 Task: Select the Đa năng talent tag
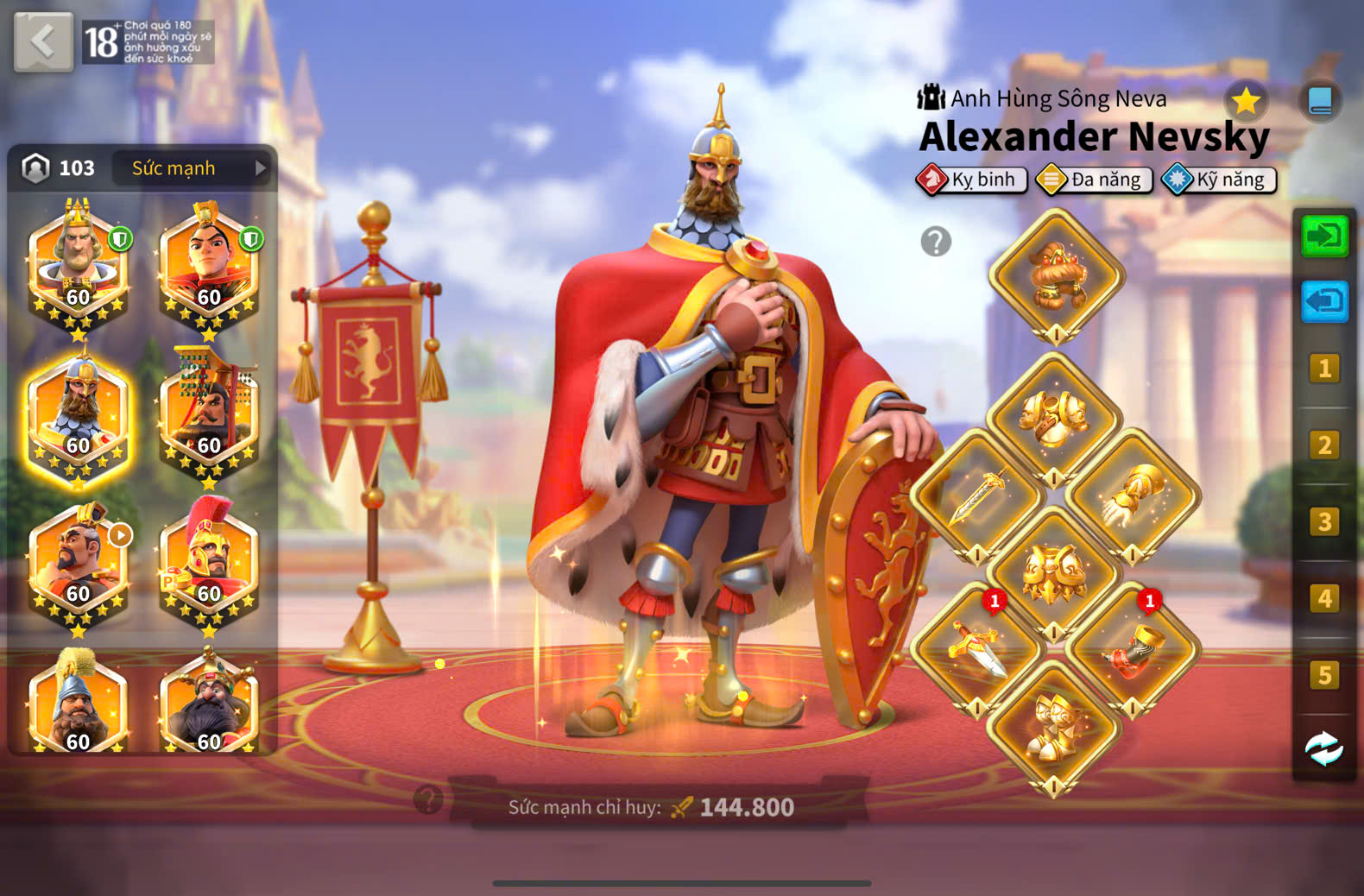tap(1095, 180)
